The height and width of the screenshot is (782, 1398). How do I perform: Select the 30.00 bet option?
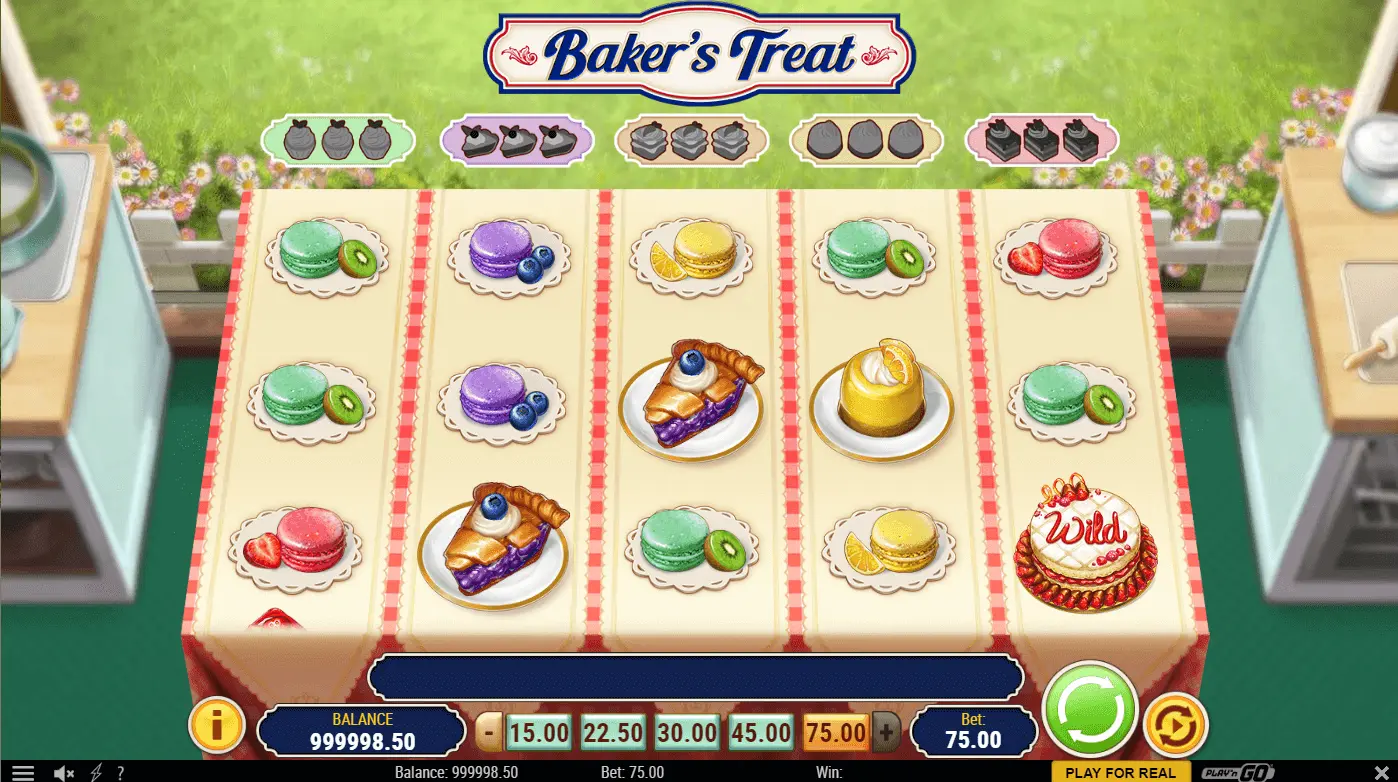pyautogui.click(x=686, y=733)
